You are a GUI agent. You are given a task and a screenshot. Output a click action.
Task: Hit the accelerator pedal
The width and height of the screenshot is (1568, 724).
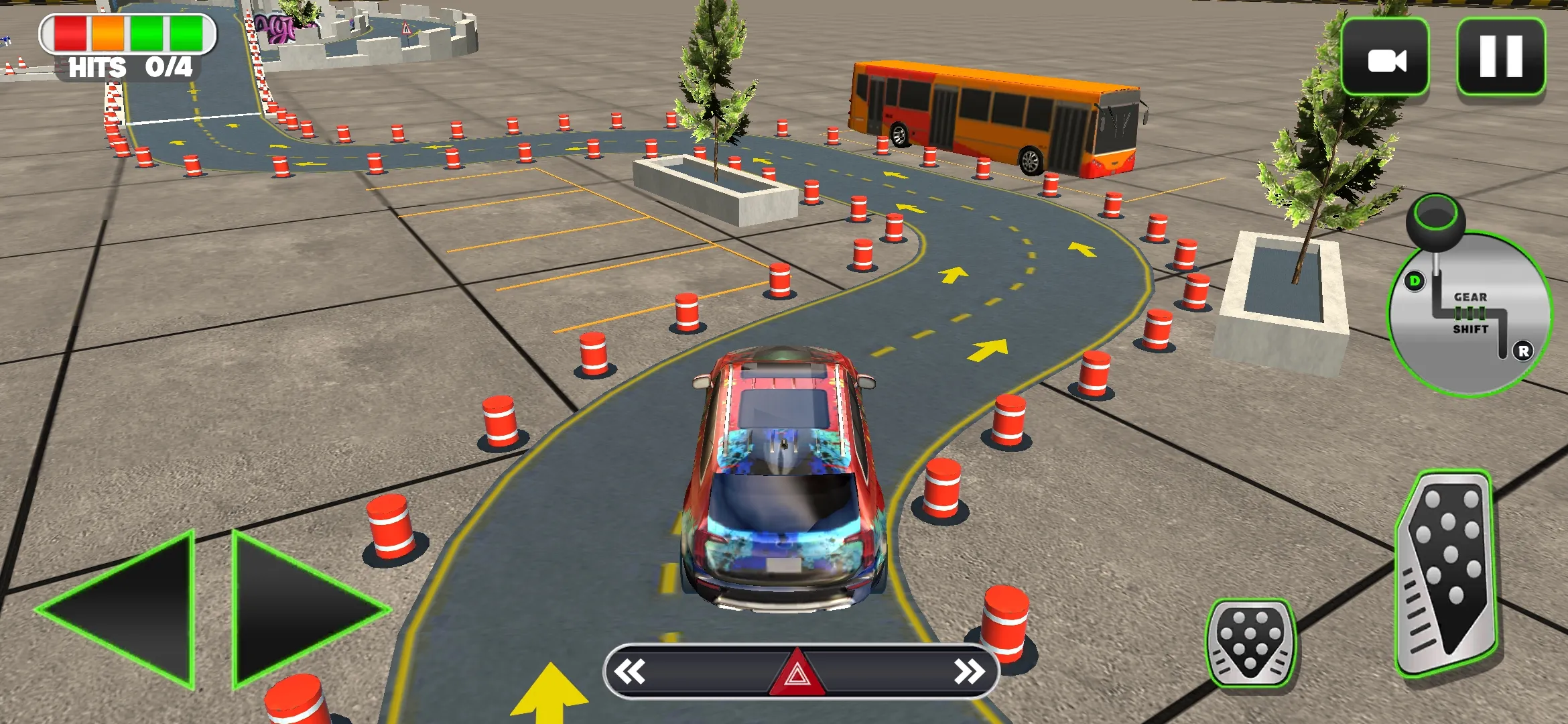[1447, 573]
